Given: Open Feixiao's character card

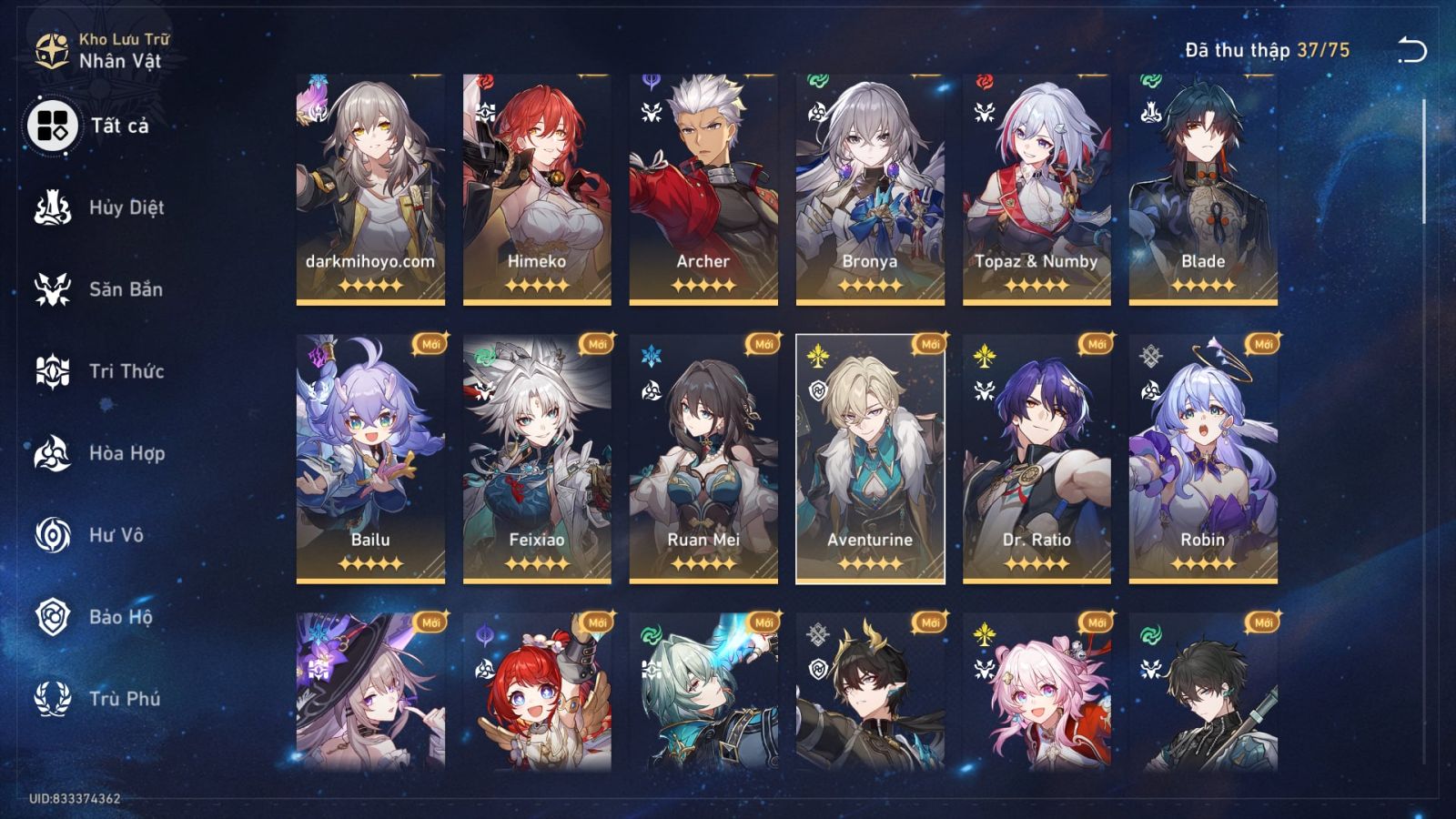Looking at the screenshot, I should click(536, 455).
